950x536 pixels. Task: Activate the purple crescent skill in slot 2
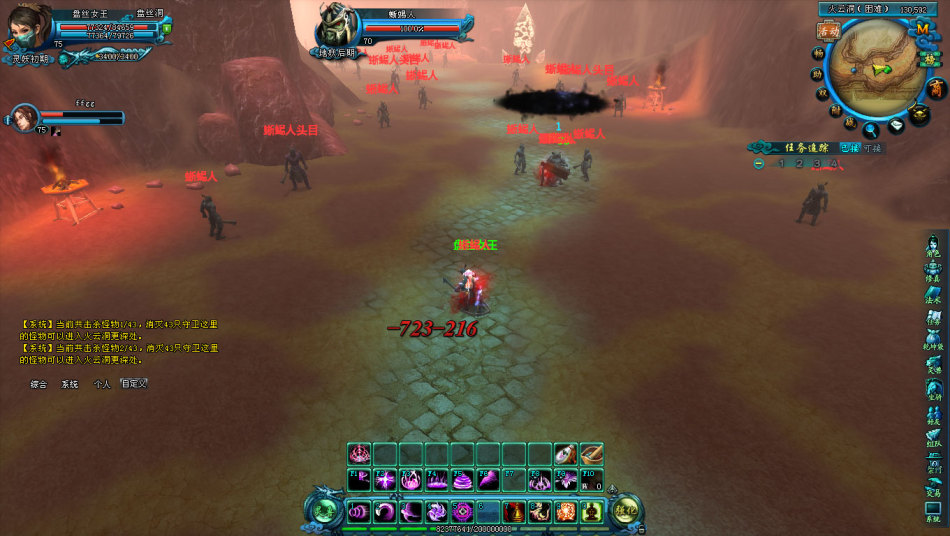coord(385,512)
